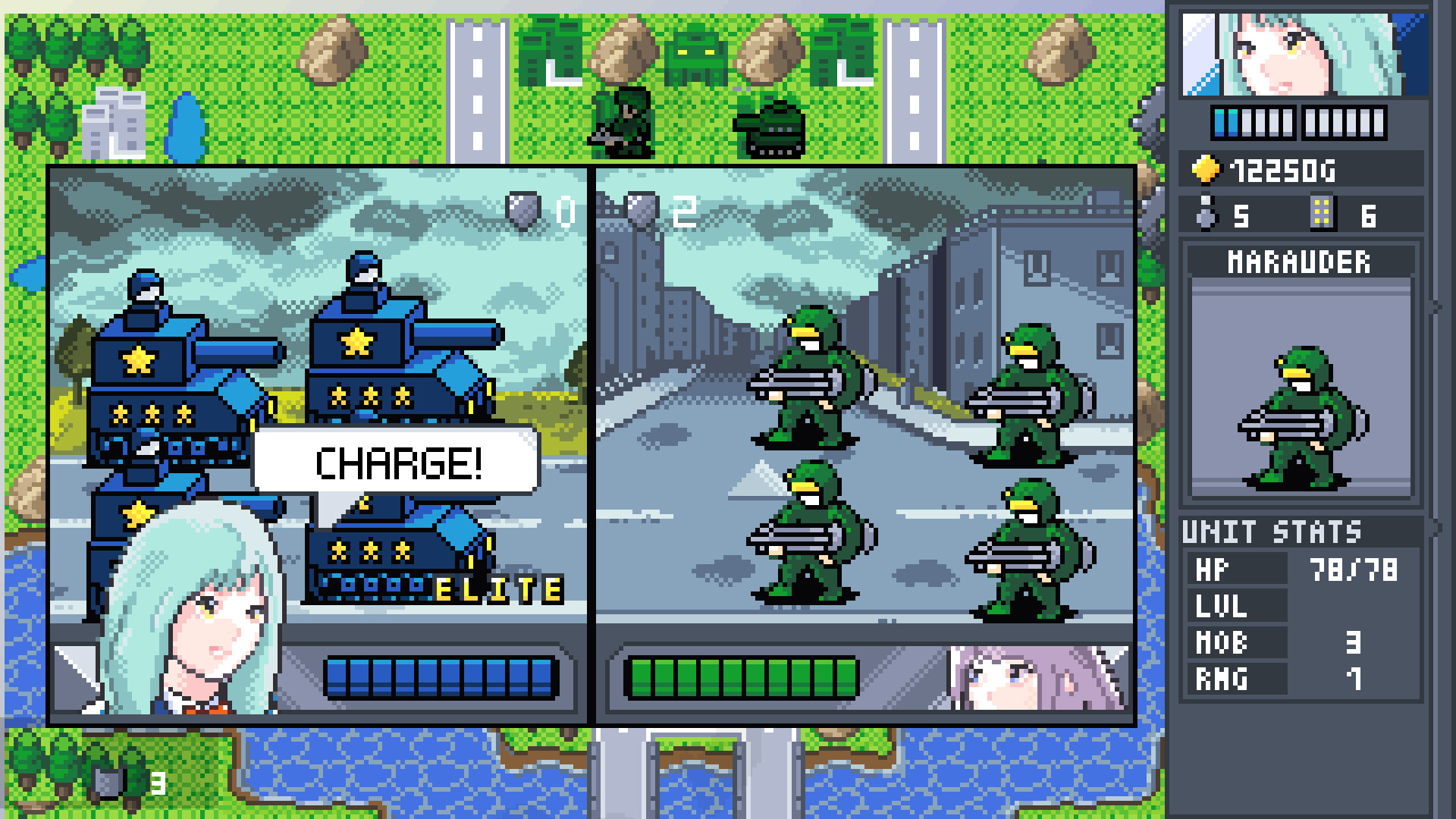Screen dimensions: 1456x819
Task: Click the shield icon with the 0 counter
Action: click(x=522, y=212)
